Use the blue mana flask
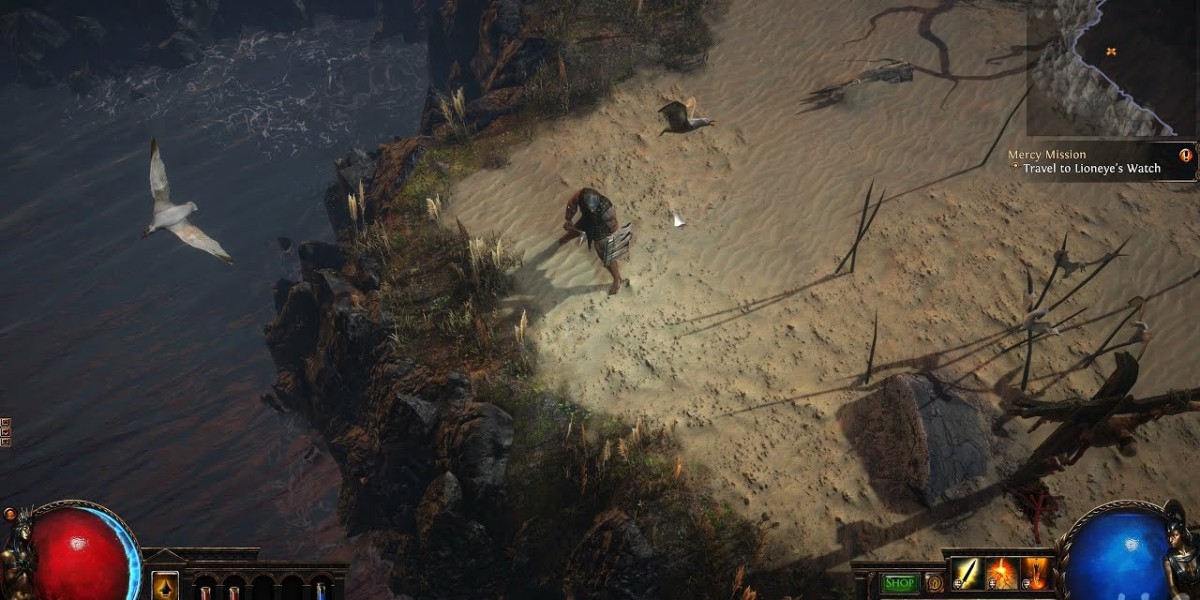The height and width of the screenshot is (600, 1200). (x=322, y=590)
